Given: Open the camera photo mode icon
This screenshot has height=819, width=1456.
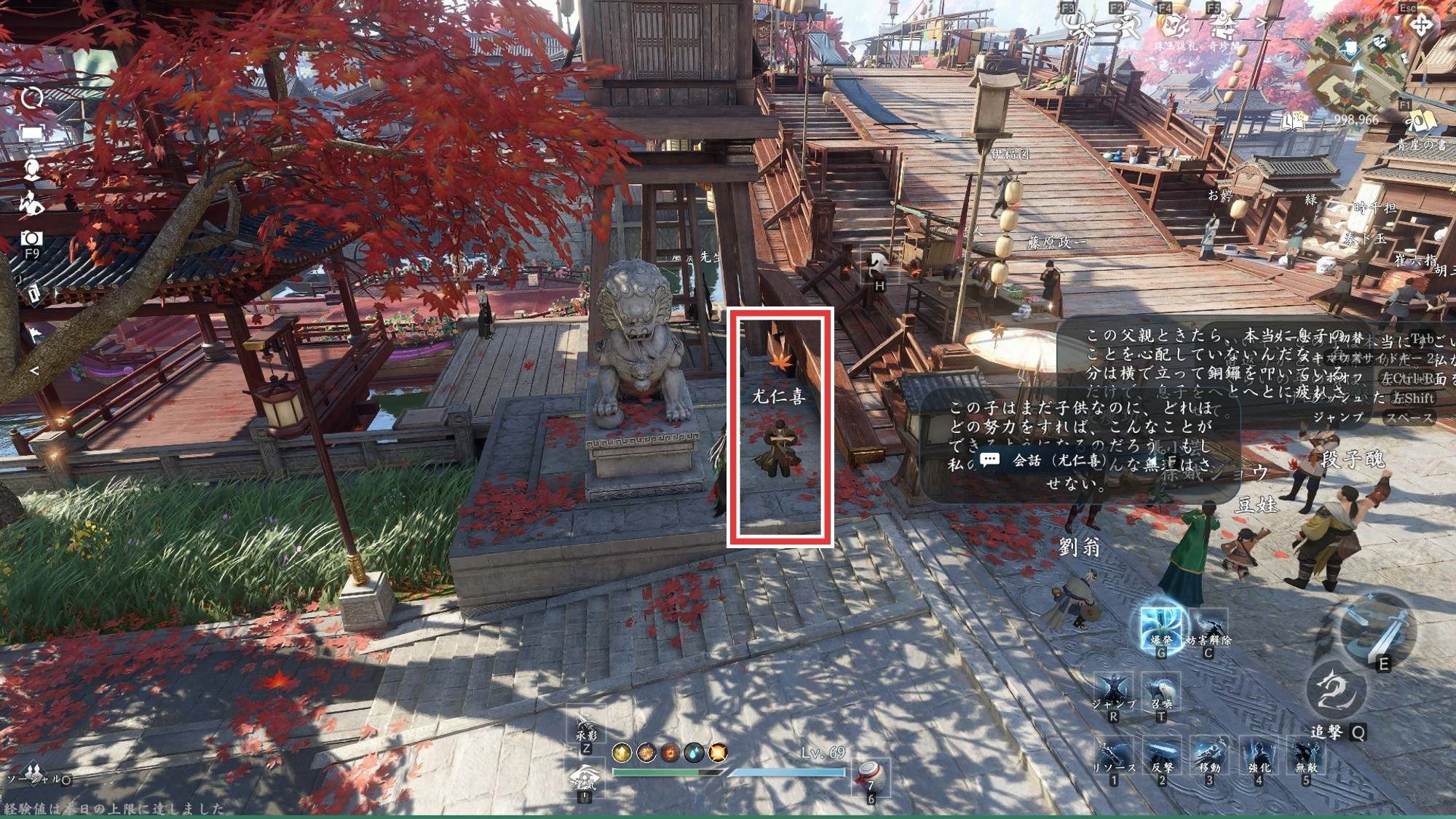Looking at the screenshot, I should (x=31, y=238).
